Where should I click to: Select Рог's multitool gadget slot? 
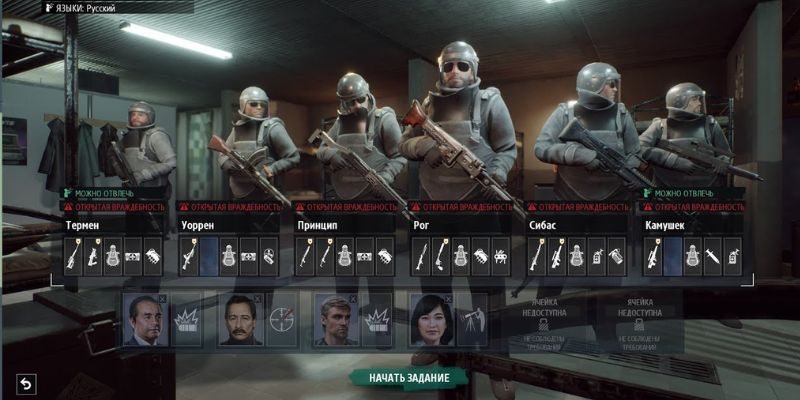pyautogui.click(x=499, y=256)
